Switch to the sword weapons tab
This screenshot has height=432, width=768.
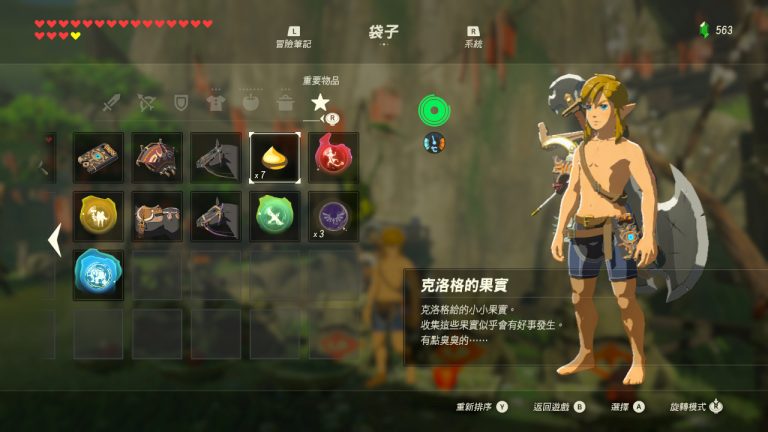pyautogui.click(x=112, y=102)
